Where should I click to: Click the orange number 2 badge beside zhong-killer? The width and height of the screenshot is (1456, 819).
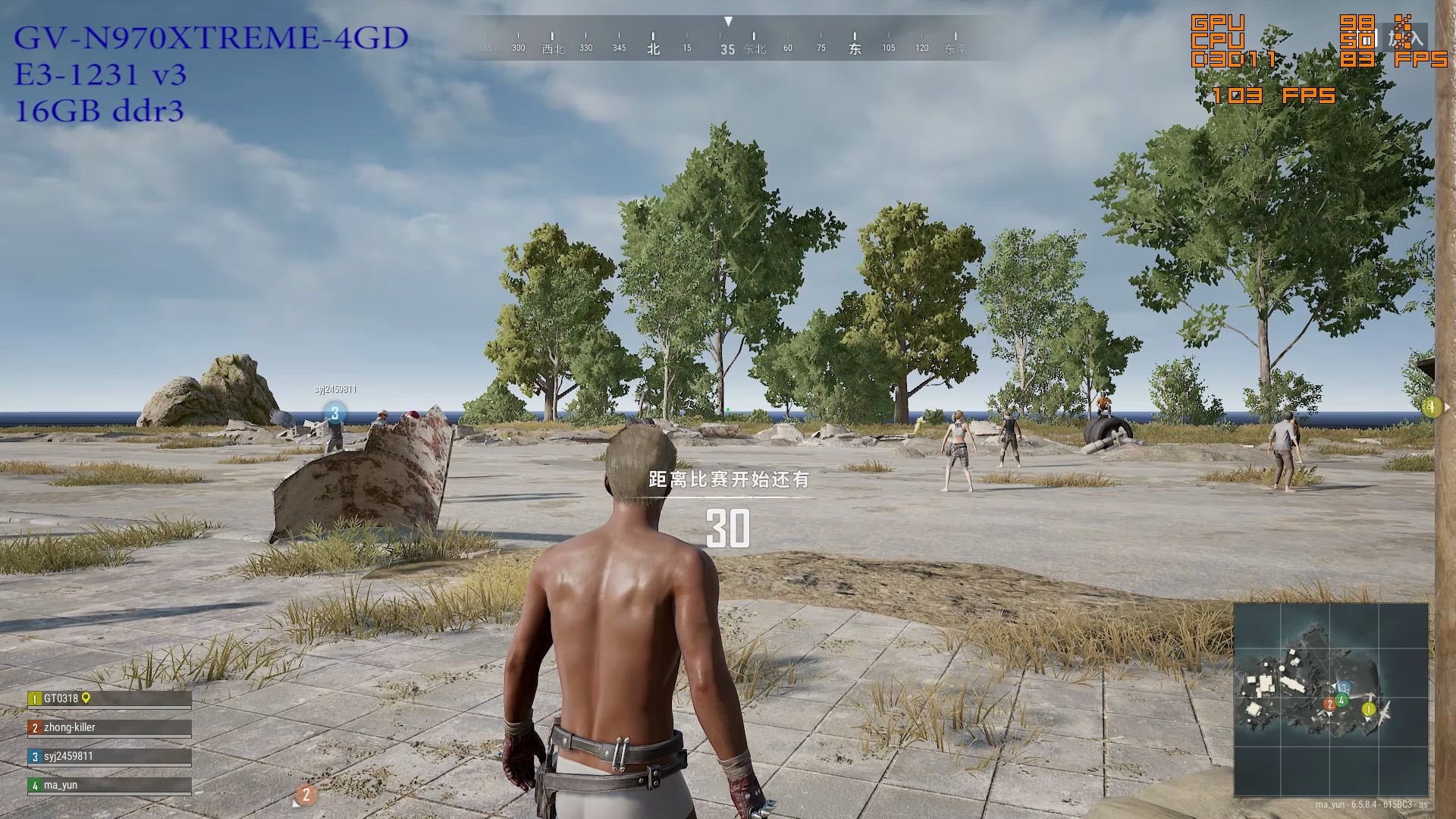[35, 727]
